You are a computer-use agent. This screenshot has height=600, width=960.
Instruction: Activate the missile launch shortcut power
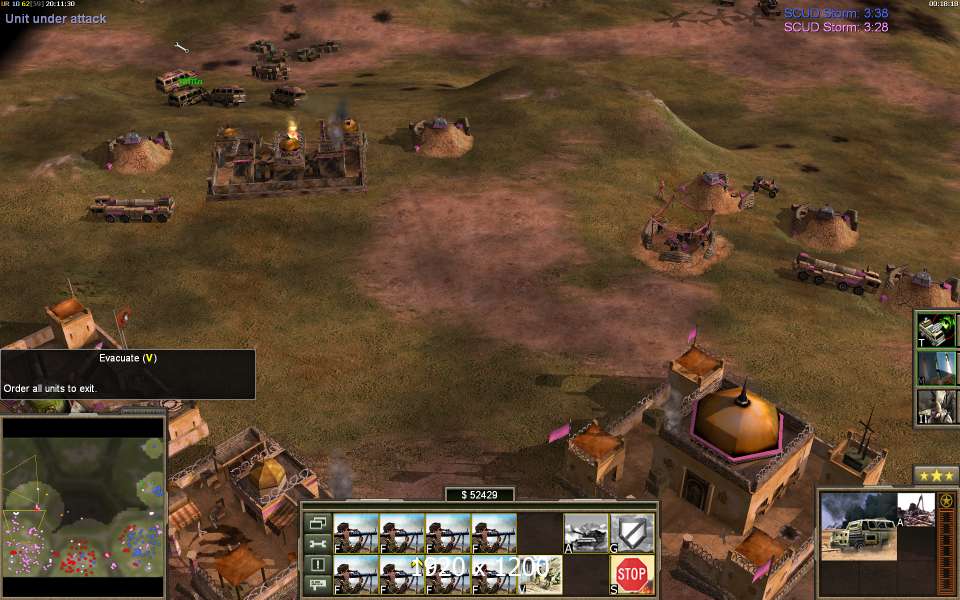937,367
